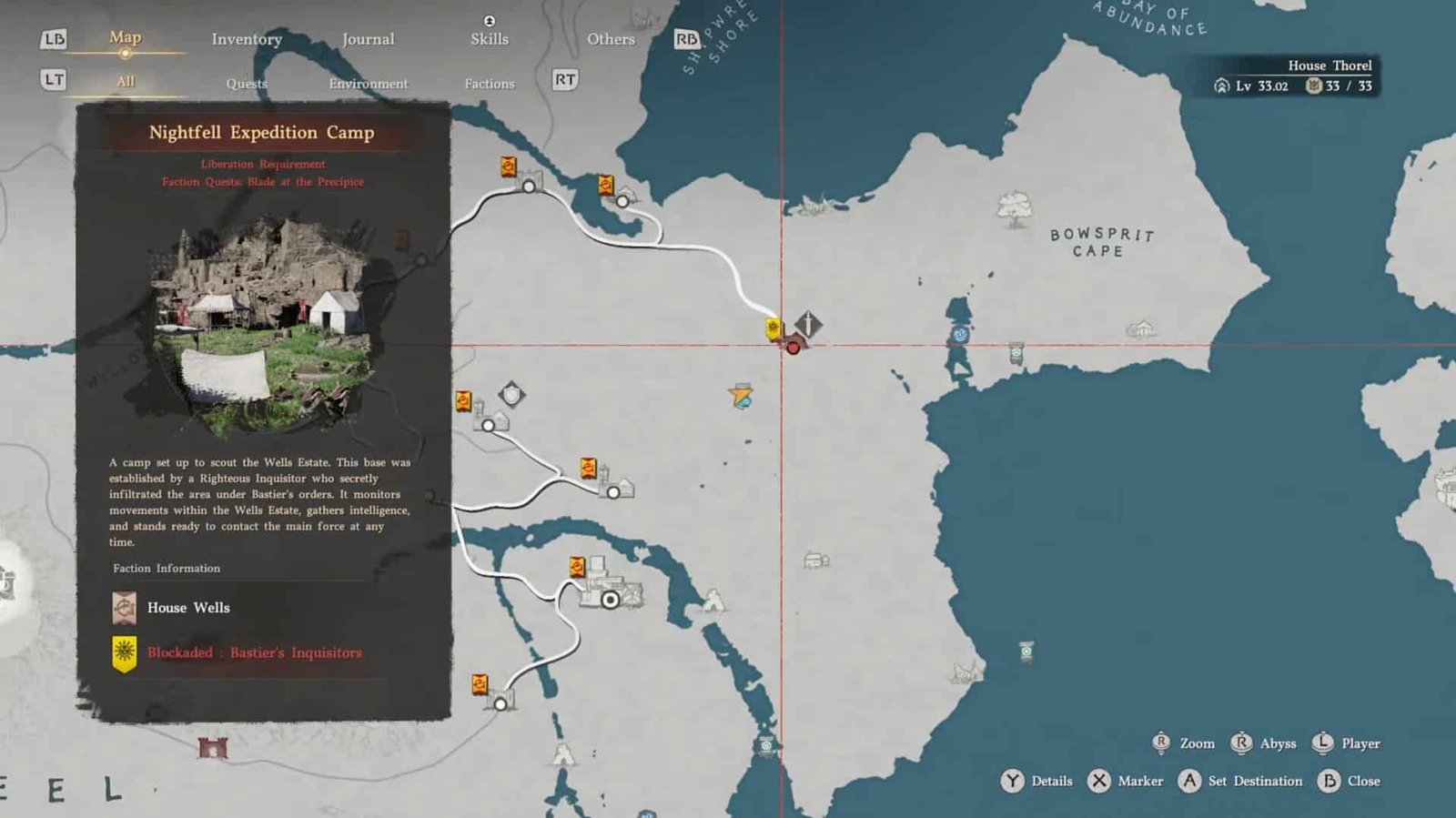Click the red castle map icon
The height and width of the screenshot is (818, 1456).
[213, 748]
